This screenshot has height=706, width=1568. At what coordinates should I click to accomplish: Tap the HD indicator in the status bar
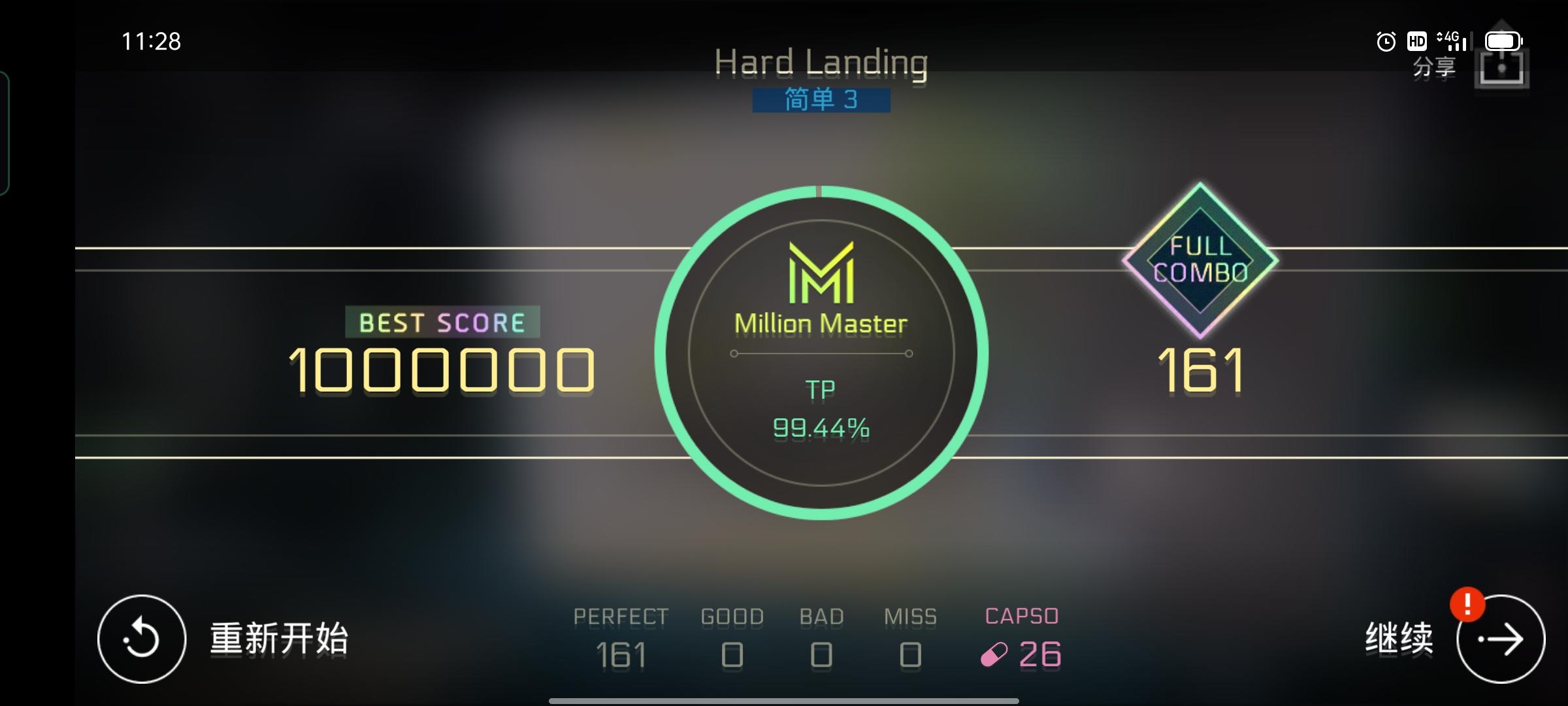tap(1416, 41)
